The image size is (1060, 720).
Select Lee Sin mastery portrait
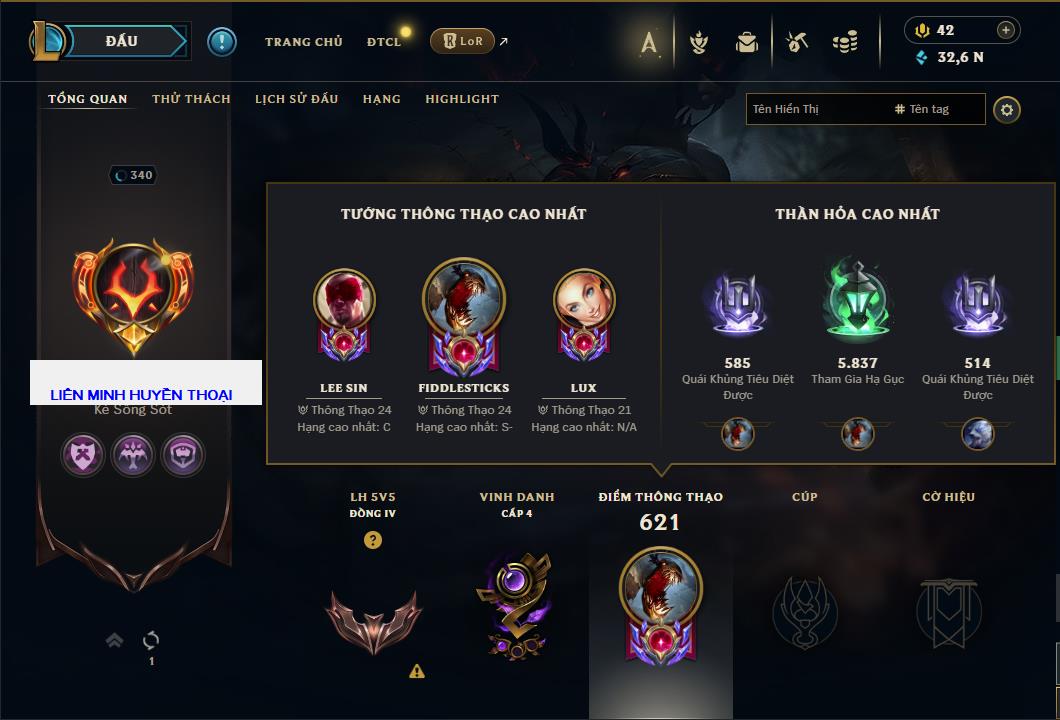click(x=344, y=301)
